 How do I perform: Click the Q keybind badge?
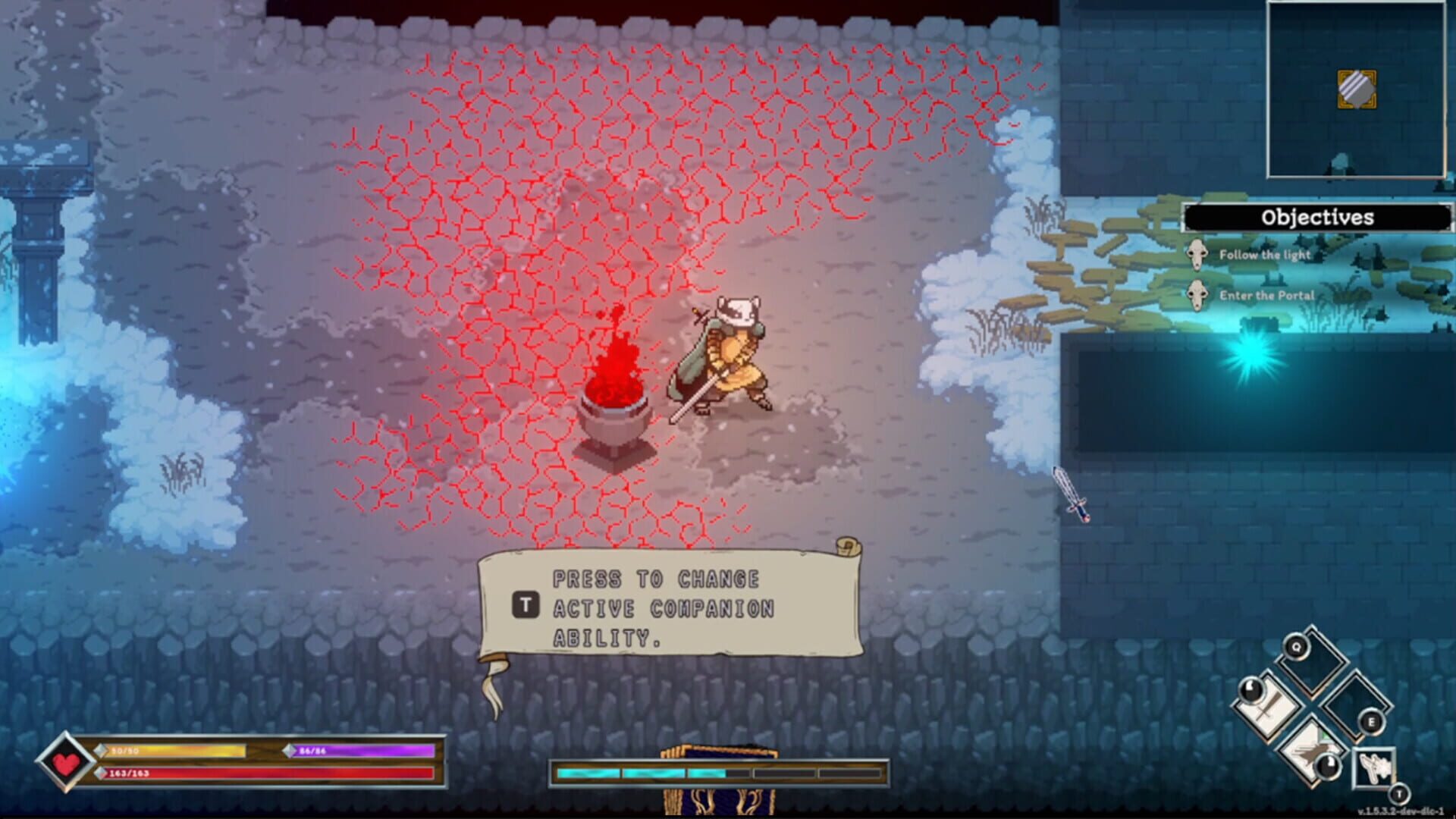(1295, 645)
